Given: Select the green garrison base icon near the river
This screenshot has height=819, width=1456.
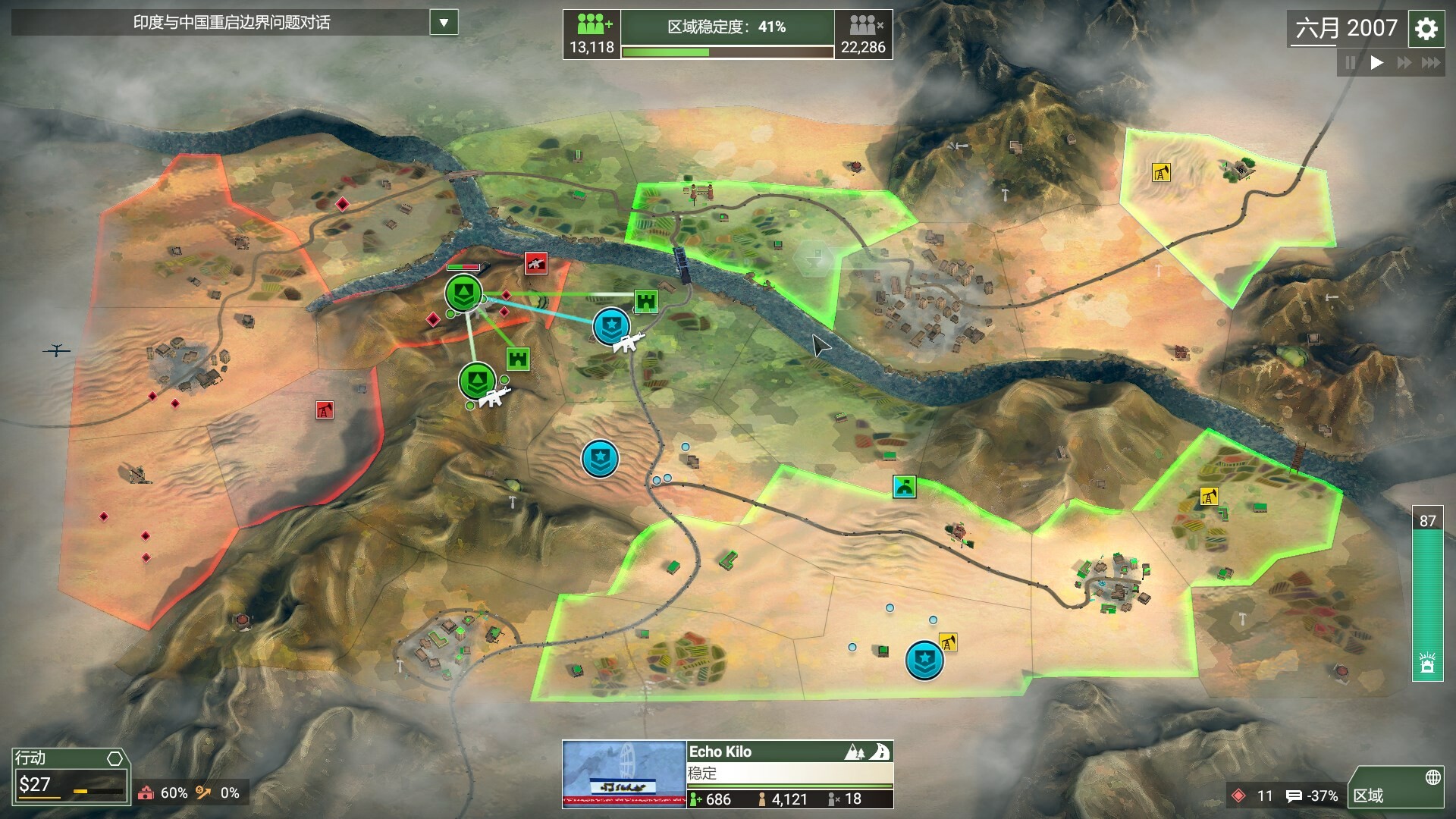Looking at the screenshot, I should click(462, 292).
